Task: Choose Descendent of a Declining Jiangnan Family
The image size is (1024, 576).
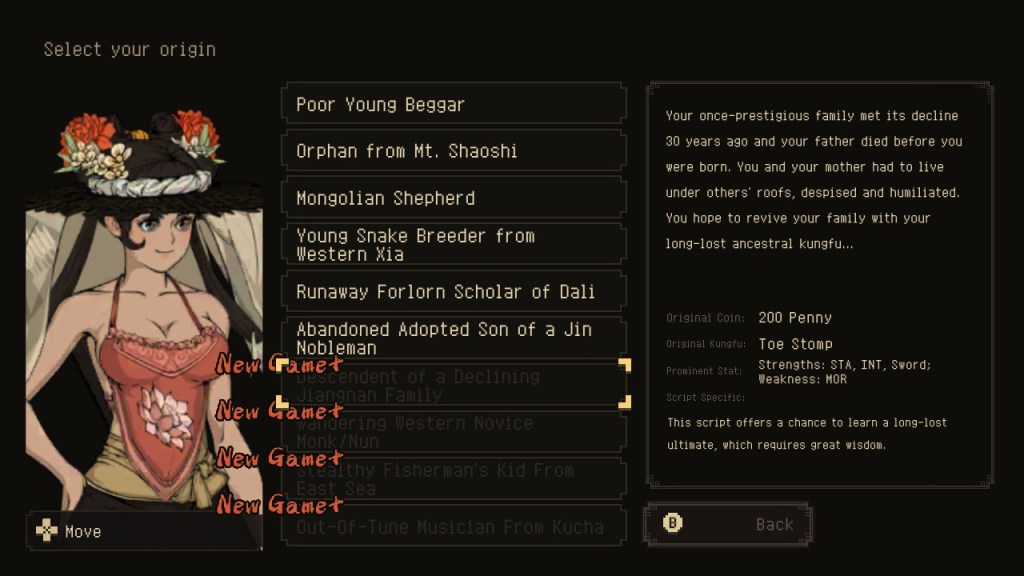Action: (x=453, y=385)
